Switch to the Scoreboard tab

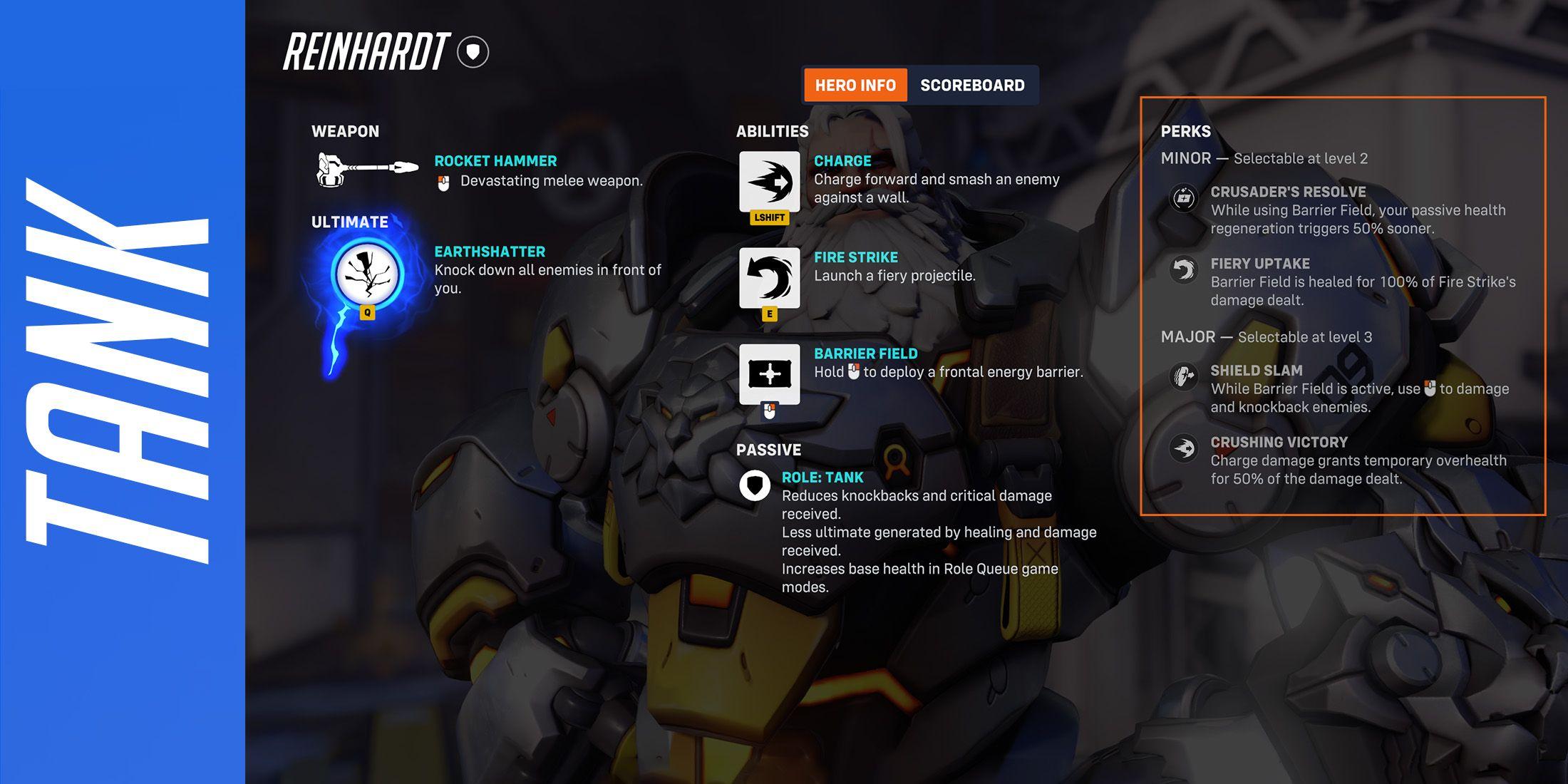pos(973,85)
